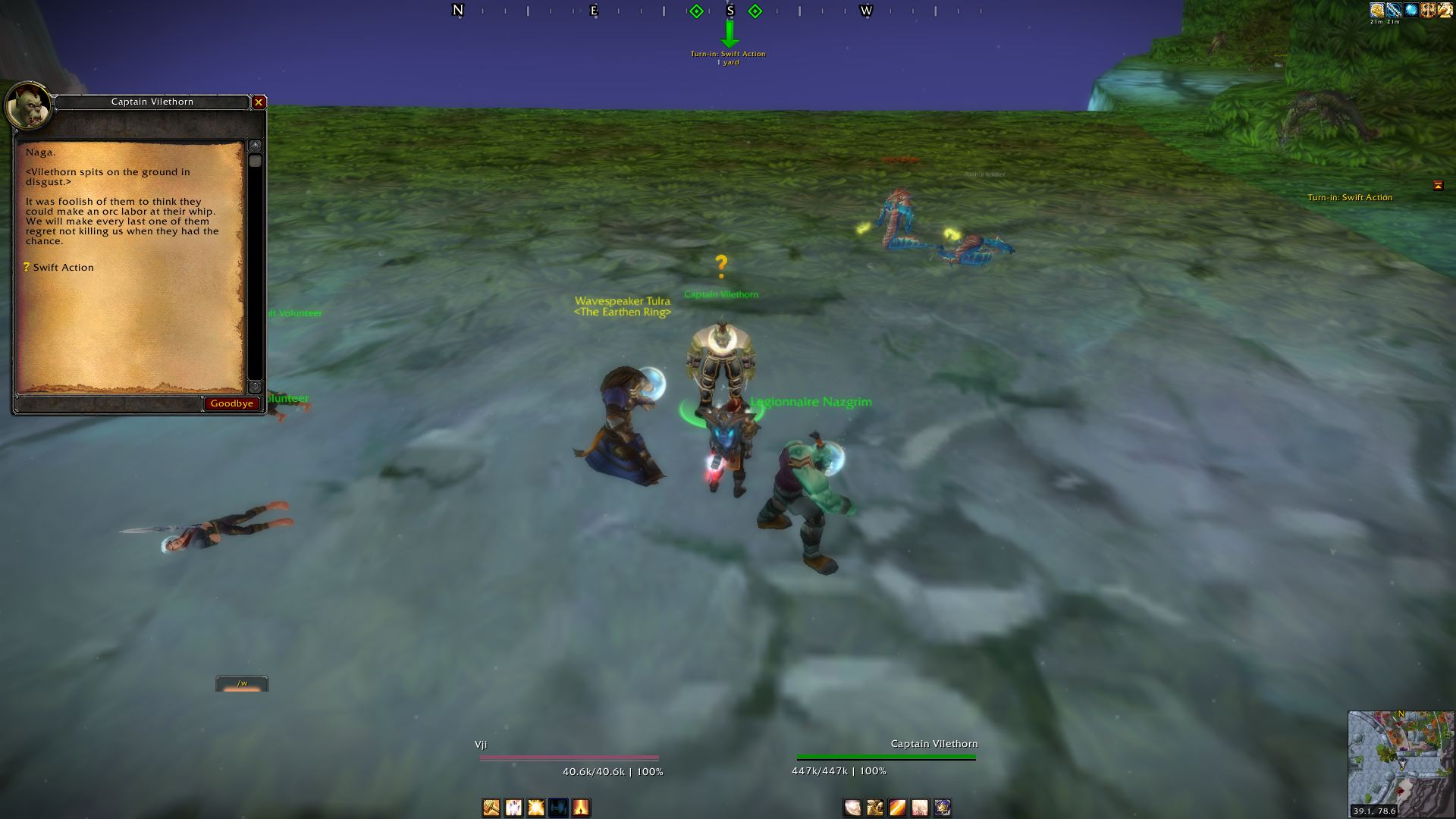The height and width of the screenshot is (819, 1456).
Task: Select the Swift Action quest turn-in option
Action: click(x=63, y=268)
